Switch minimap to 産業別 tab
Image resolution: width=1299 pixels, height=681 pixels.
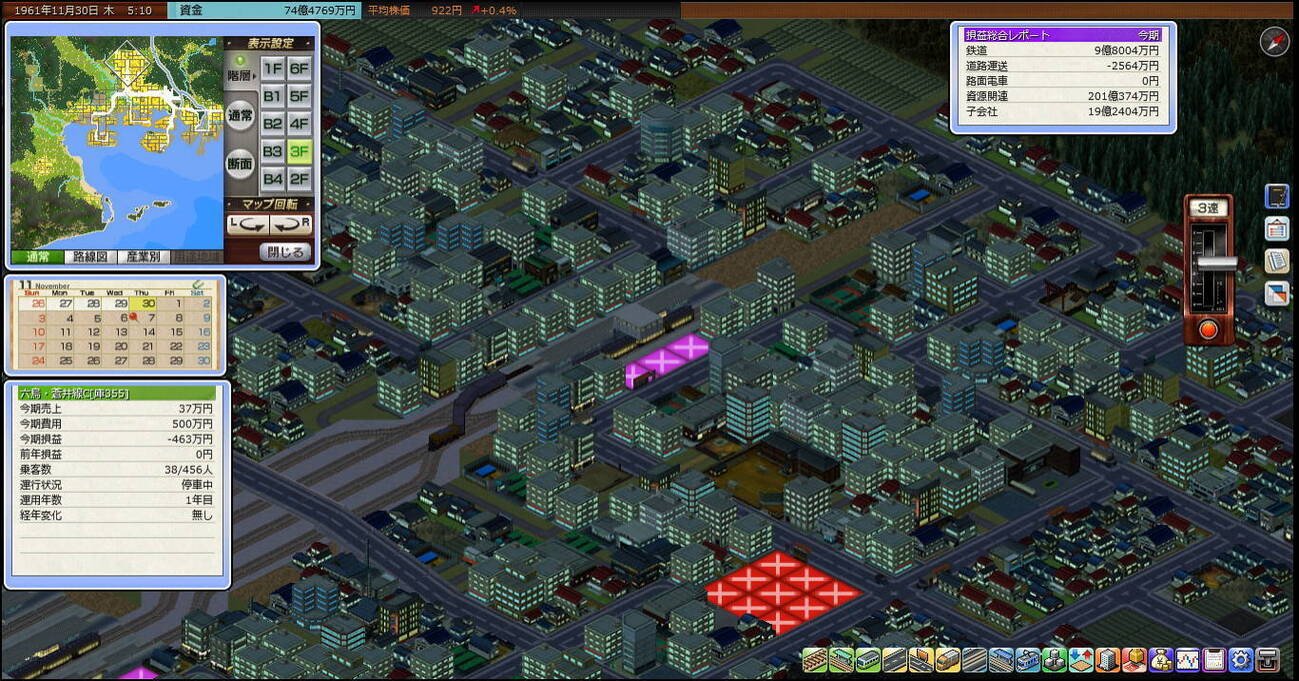point(144,257)
